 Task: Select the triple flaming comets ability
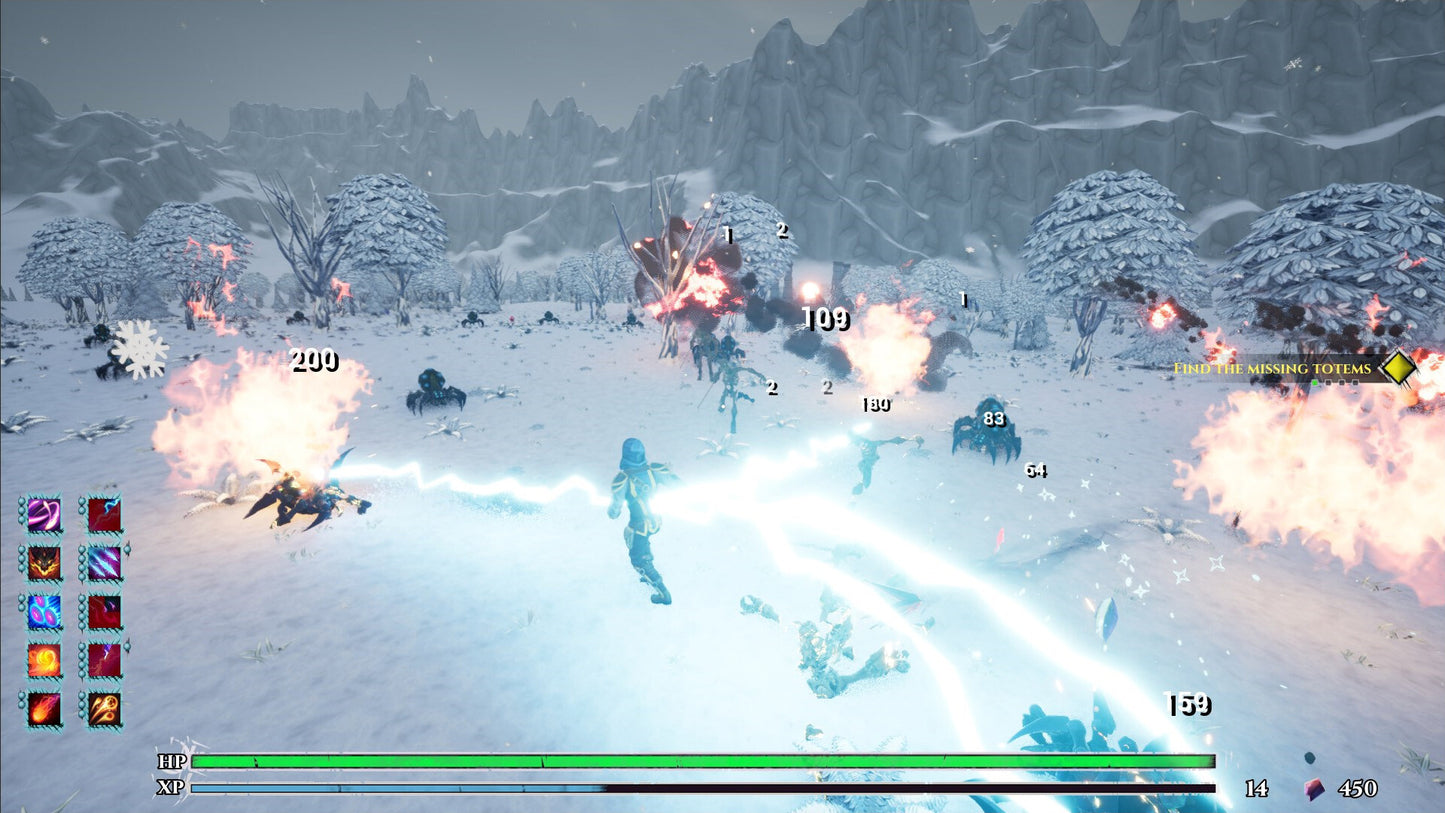pyautogui.click(x=104, y=708)
